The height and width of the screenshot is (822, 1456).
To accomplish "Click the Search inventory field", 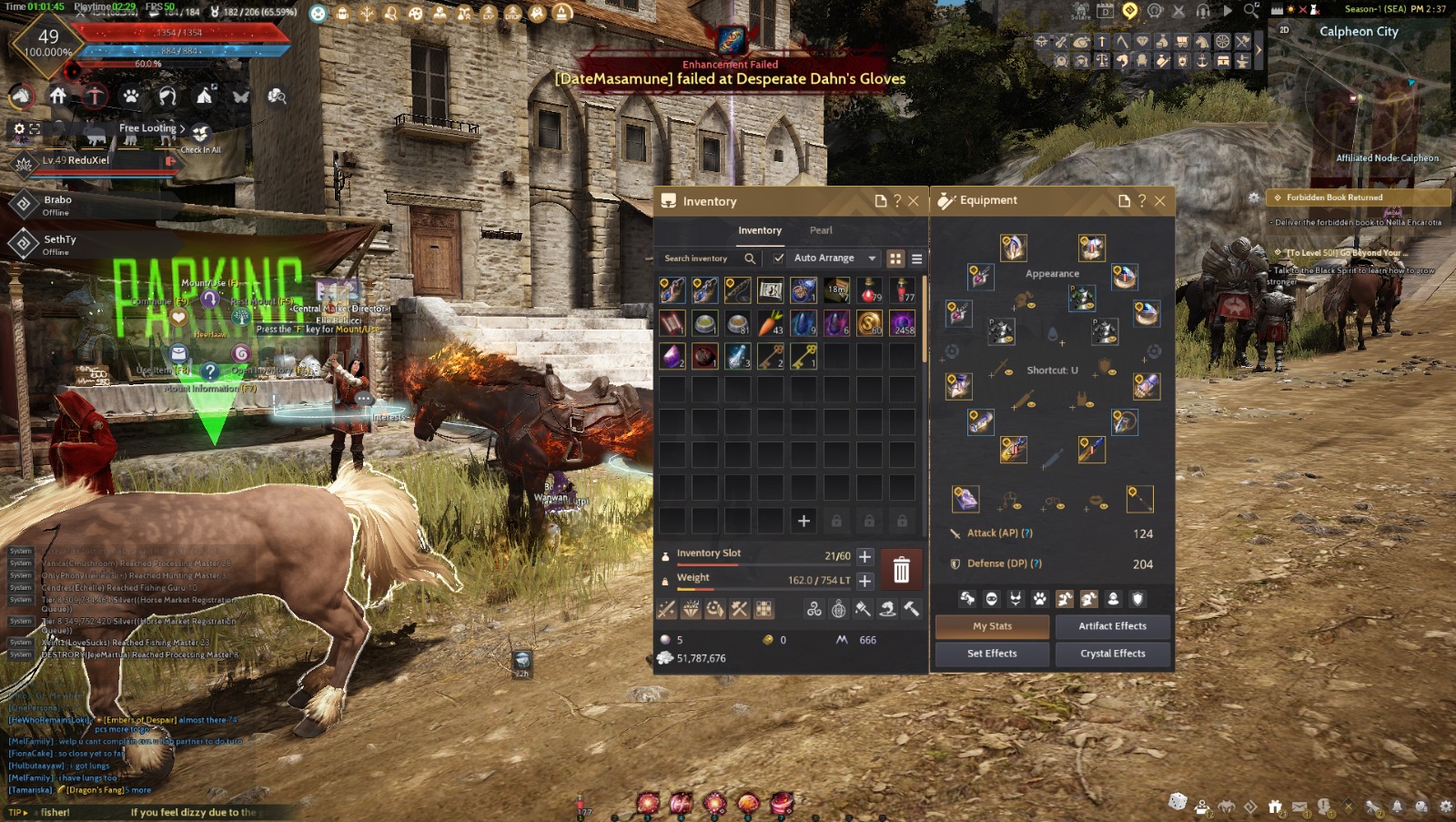I will tap(701, 259).
